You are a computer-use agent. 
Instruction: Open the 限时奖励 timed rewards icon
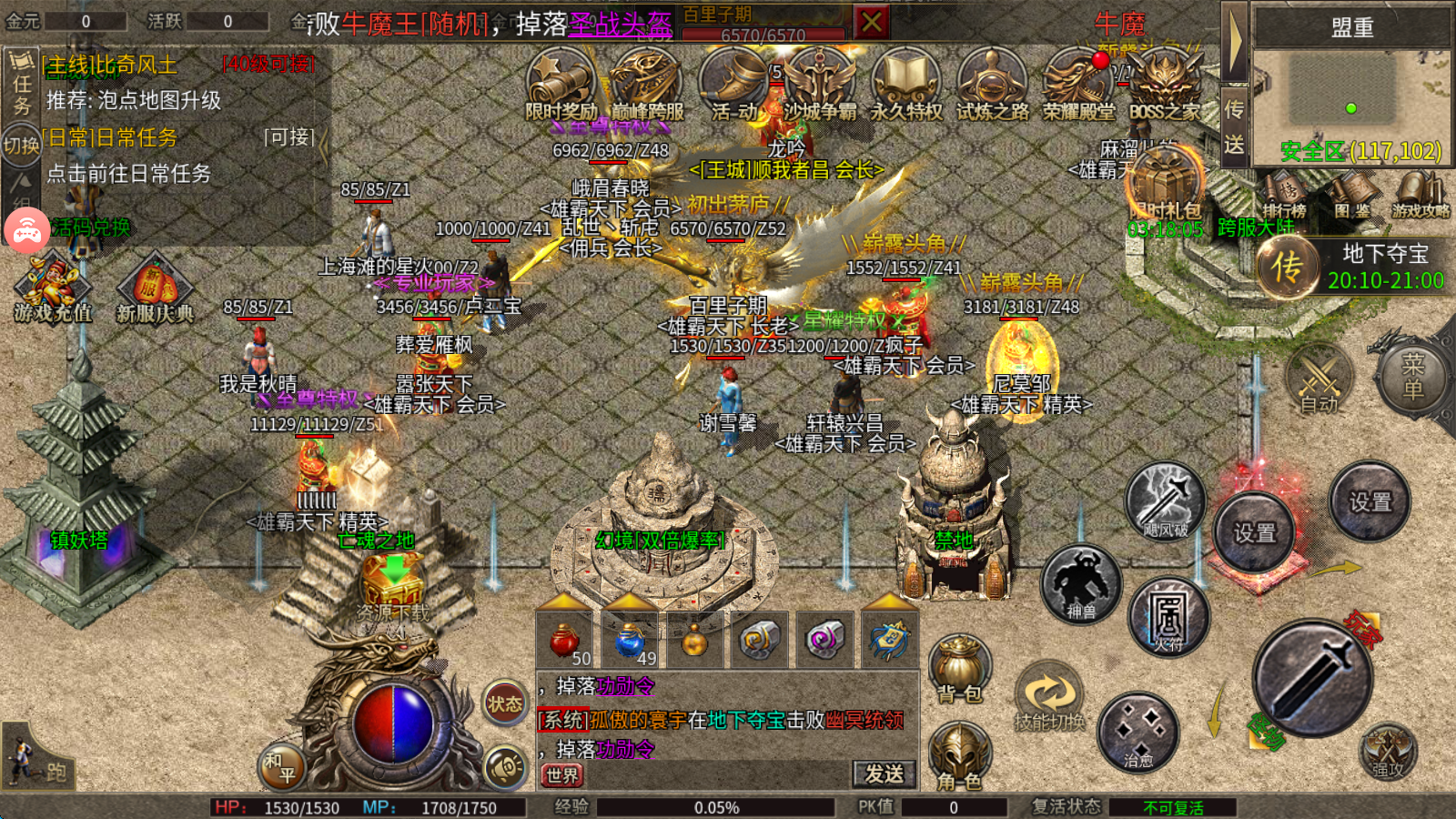point(560,84)
